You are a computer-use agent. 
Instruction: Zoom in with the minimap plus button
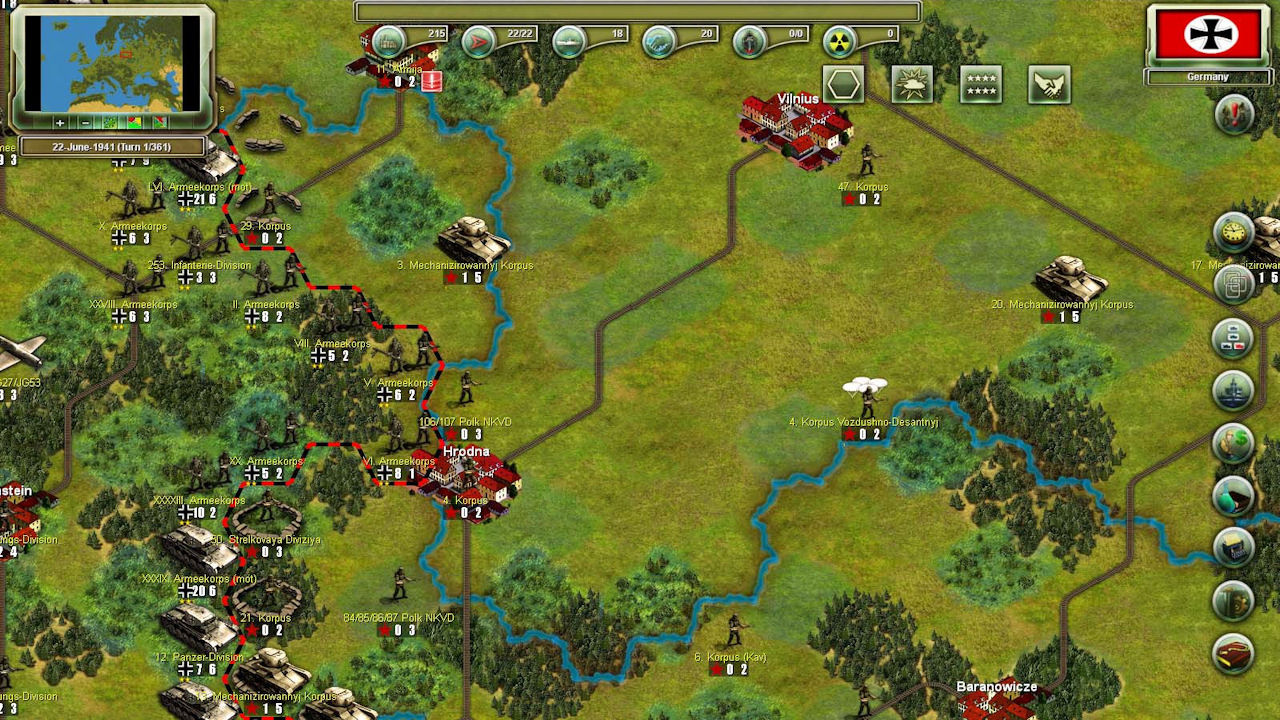(60, 123)
